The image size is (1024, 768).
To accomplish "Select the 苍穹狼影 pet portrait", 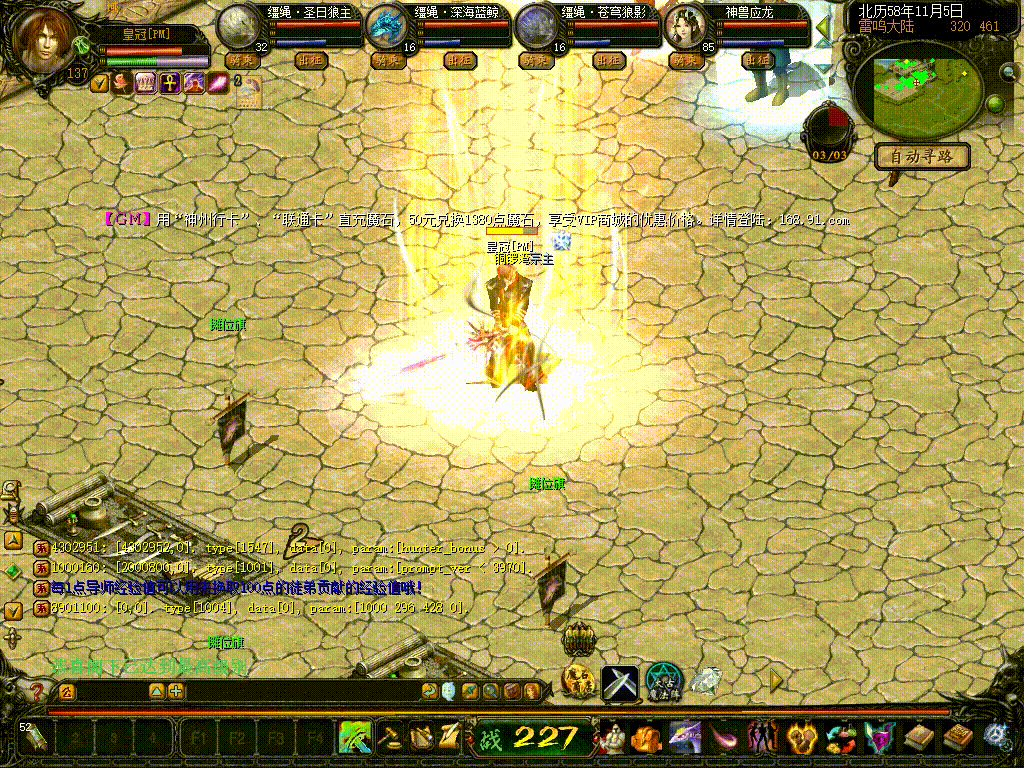I will coord(537,25).
